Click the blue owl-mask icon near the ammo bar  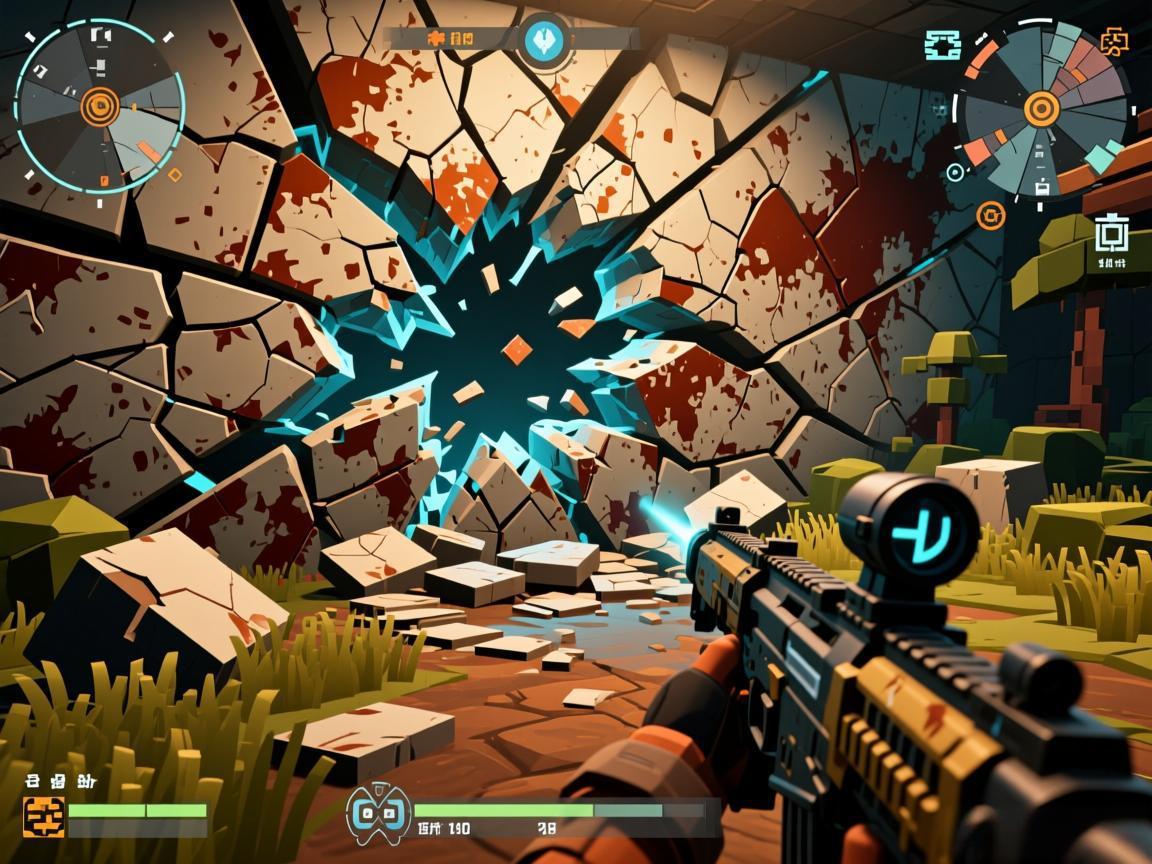click(x=378, y=812)
